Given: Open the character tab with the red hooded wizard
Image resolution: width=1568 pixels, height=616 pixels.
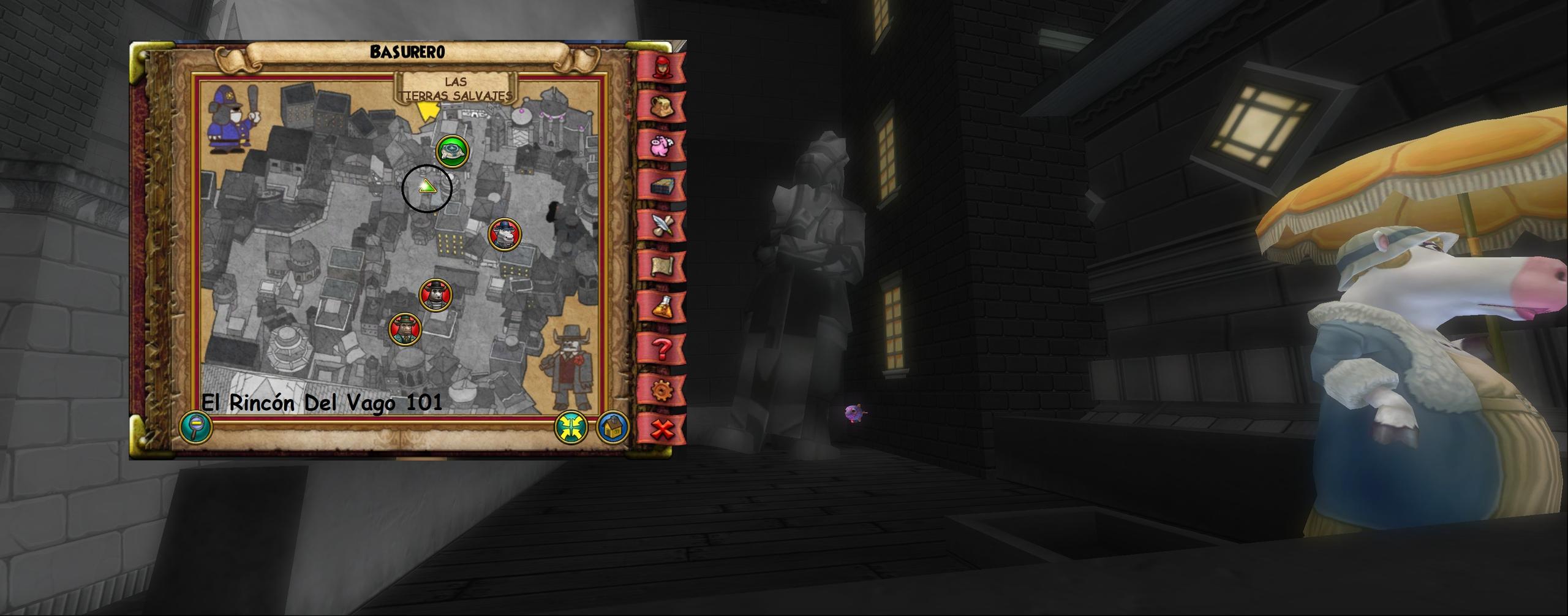Looking at the screenshot, I should click(x=661, y=66).
